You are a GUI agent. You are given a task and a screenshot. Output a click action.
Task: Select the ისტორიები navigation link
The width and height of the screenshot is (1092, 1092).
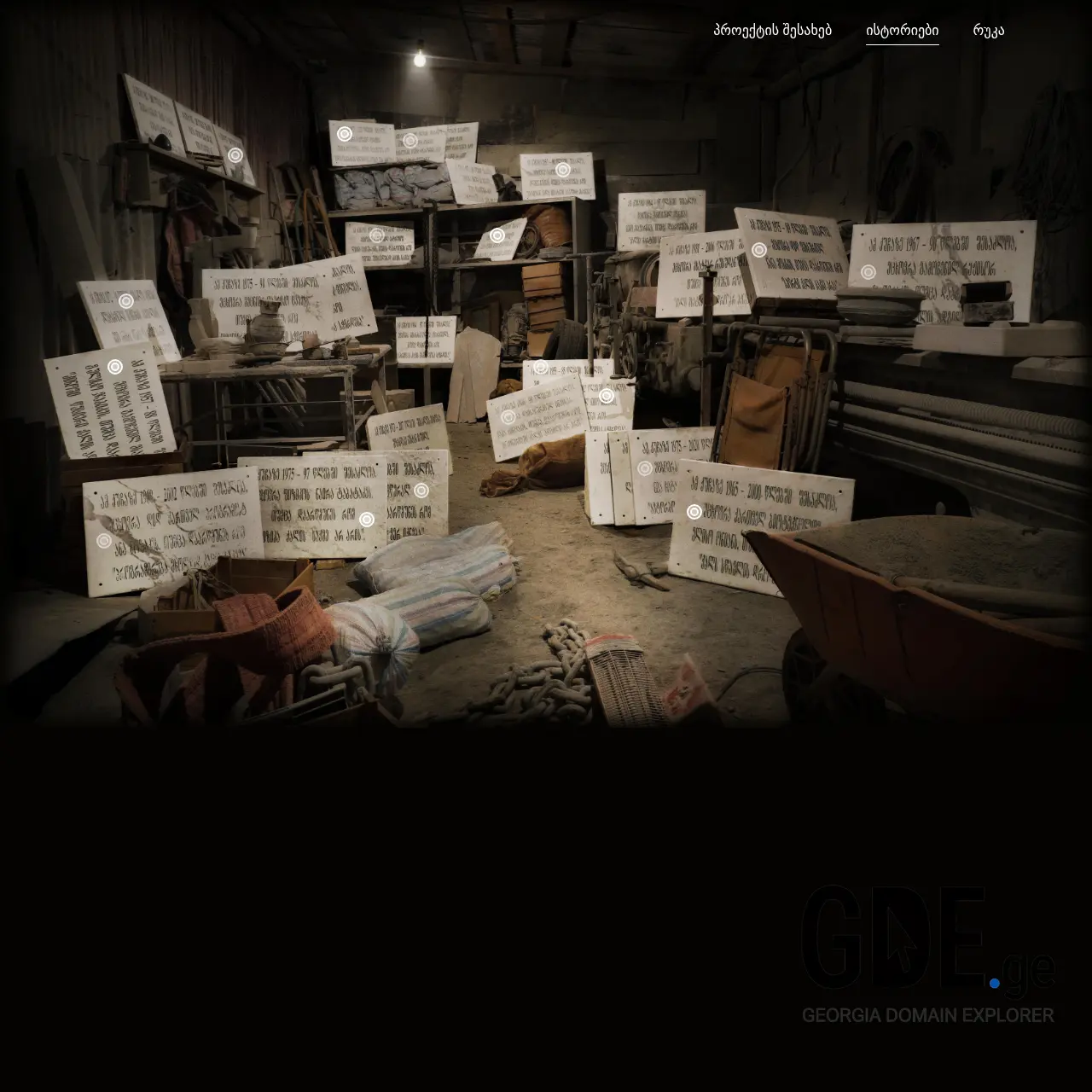pos(904,29)
